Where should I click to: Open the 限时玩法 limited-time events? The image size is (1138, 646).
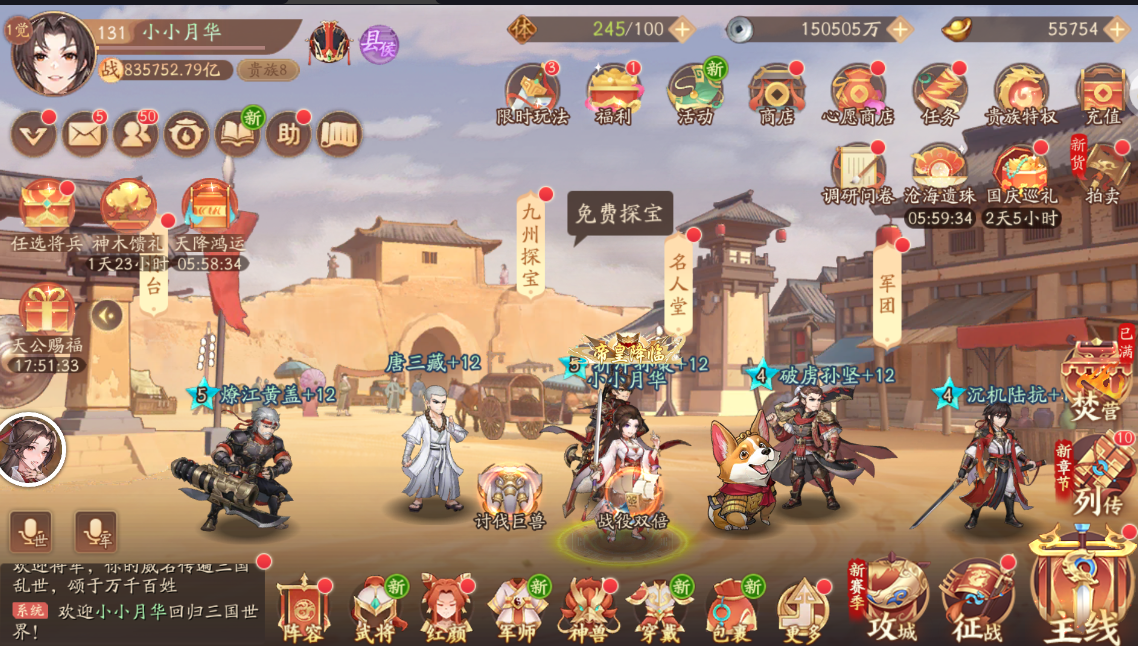(x=532, y=94)
